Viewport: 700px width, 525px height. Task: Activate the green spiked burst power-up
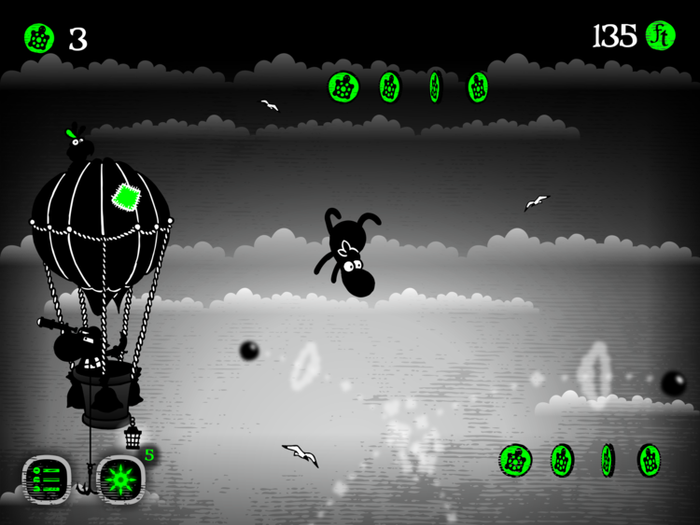(121, 477)
